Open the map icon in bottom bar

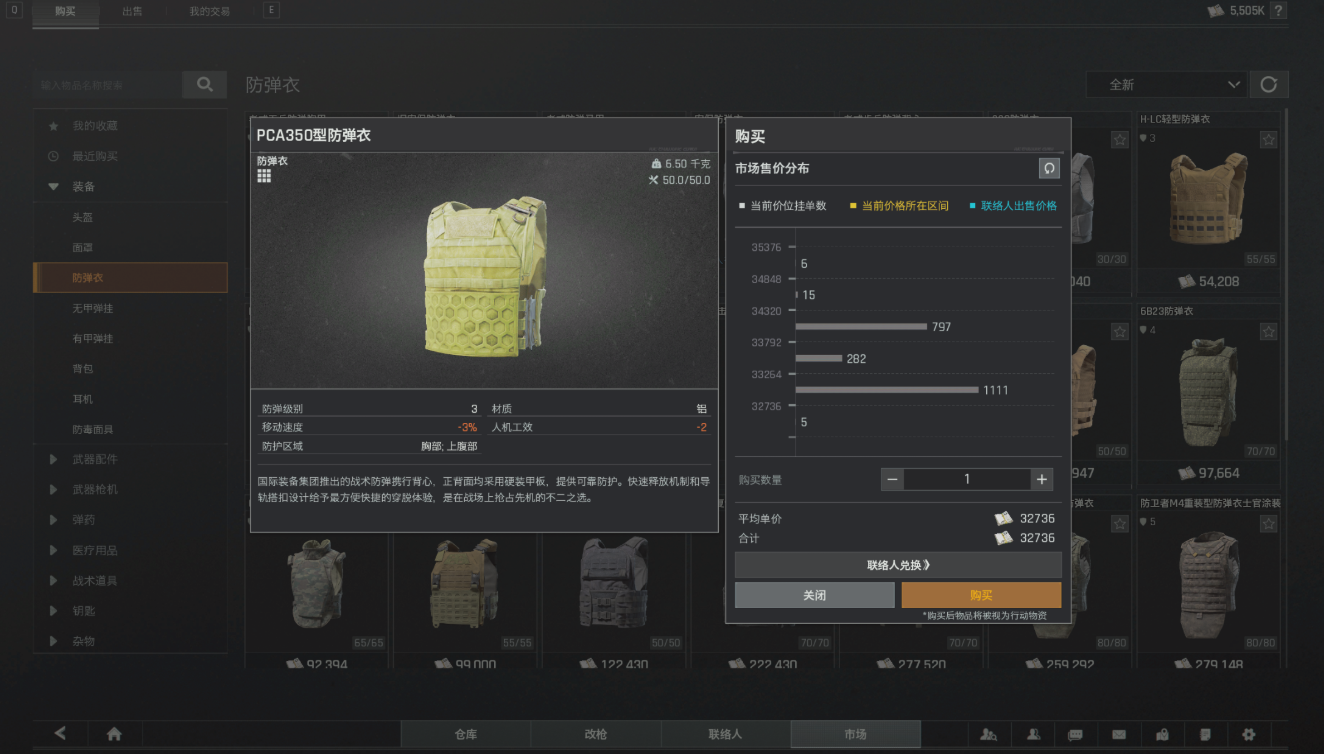[1162, 734]
